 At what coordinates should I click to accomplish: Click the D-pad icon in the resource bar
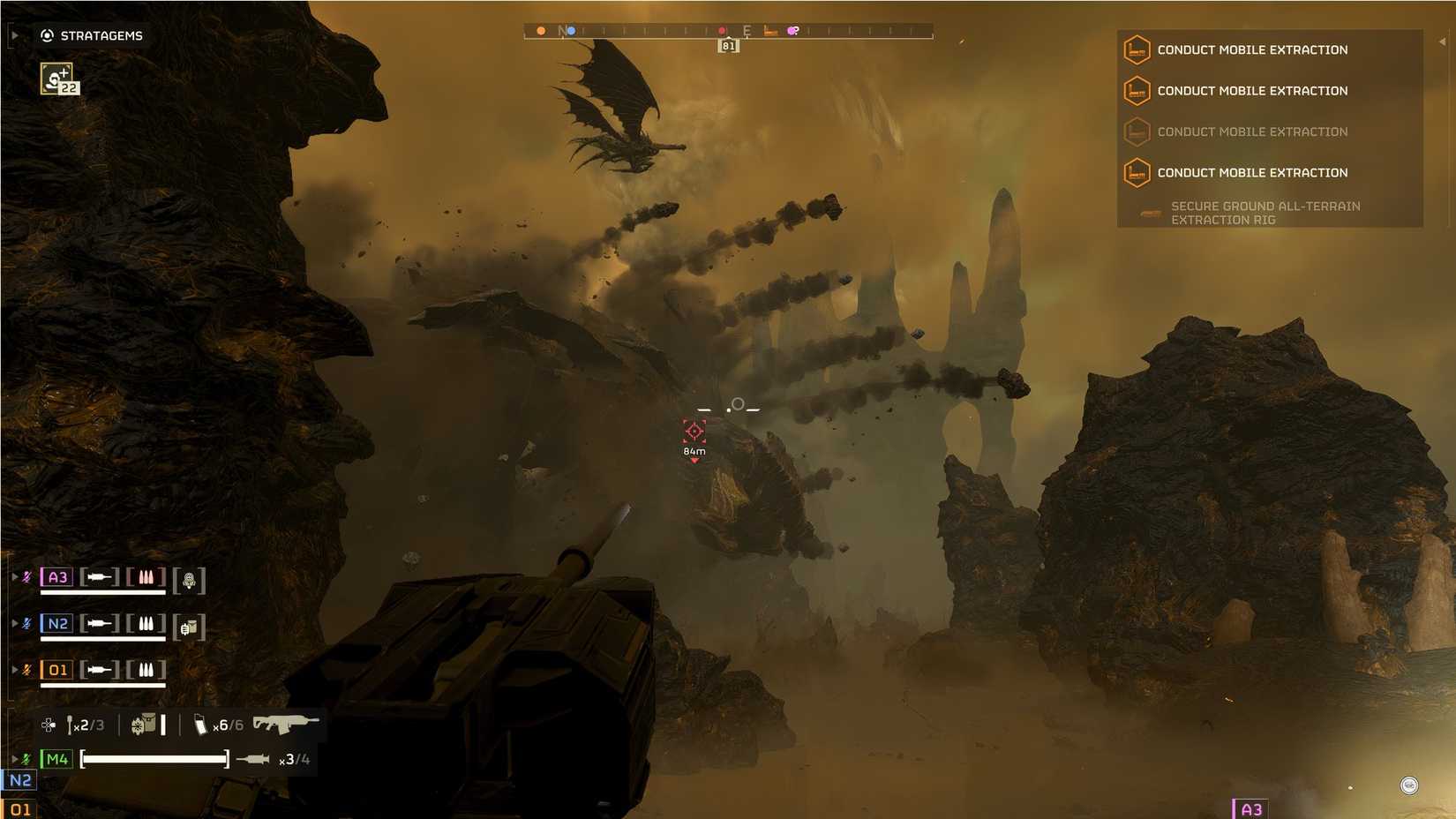[x=47, y=724]
